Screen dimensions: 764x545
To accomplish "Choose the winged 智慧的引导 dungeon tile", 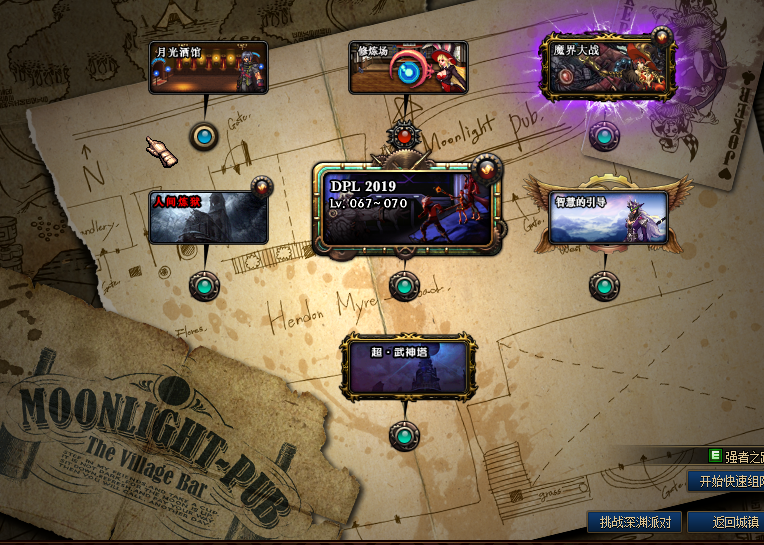I will [x=608, y=217].
